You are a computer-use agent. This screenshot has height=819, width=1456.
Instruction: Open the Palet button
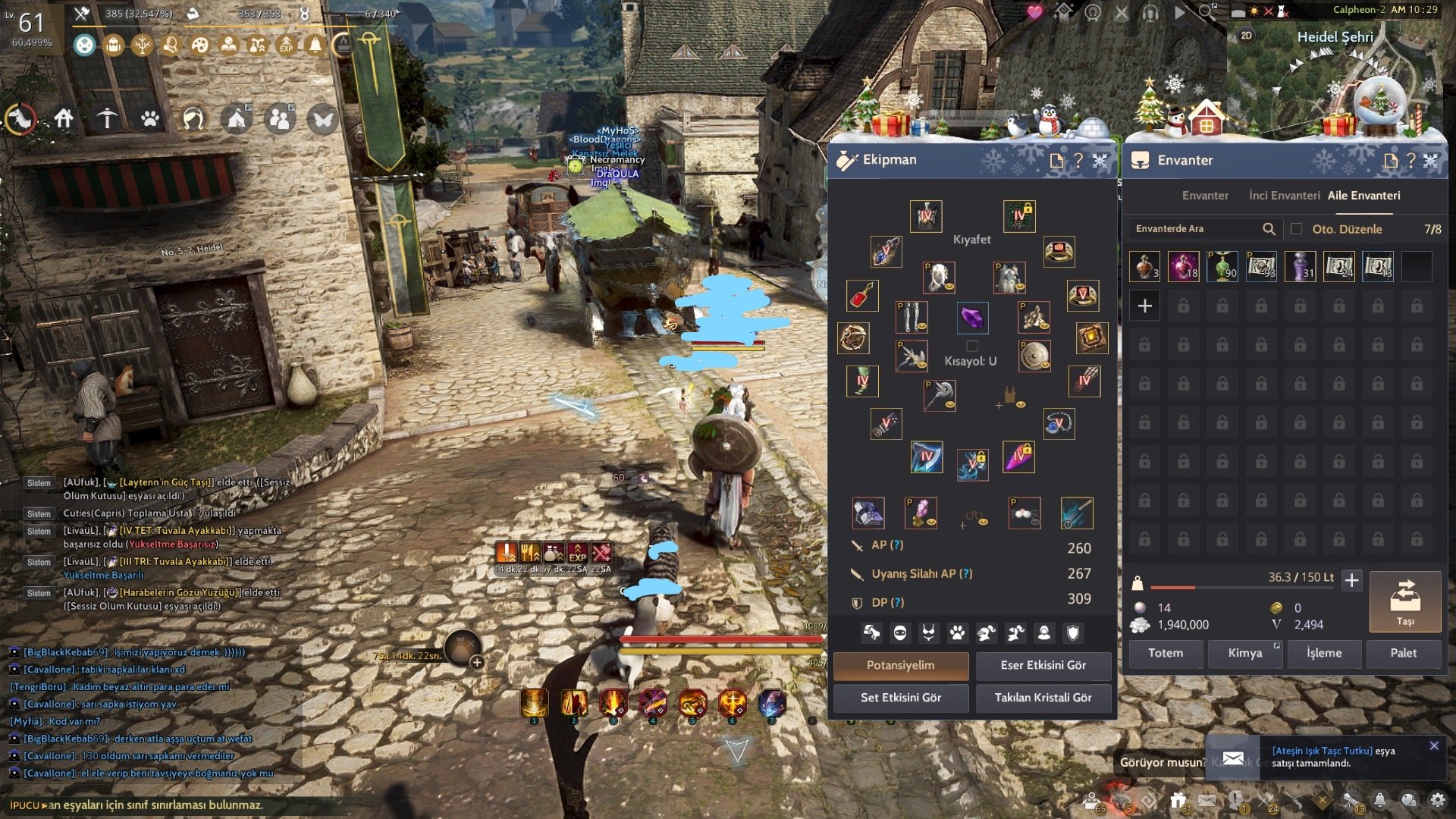click(1403, 653)
